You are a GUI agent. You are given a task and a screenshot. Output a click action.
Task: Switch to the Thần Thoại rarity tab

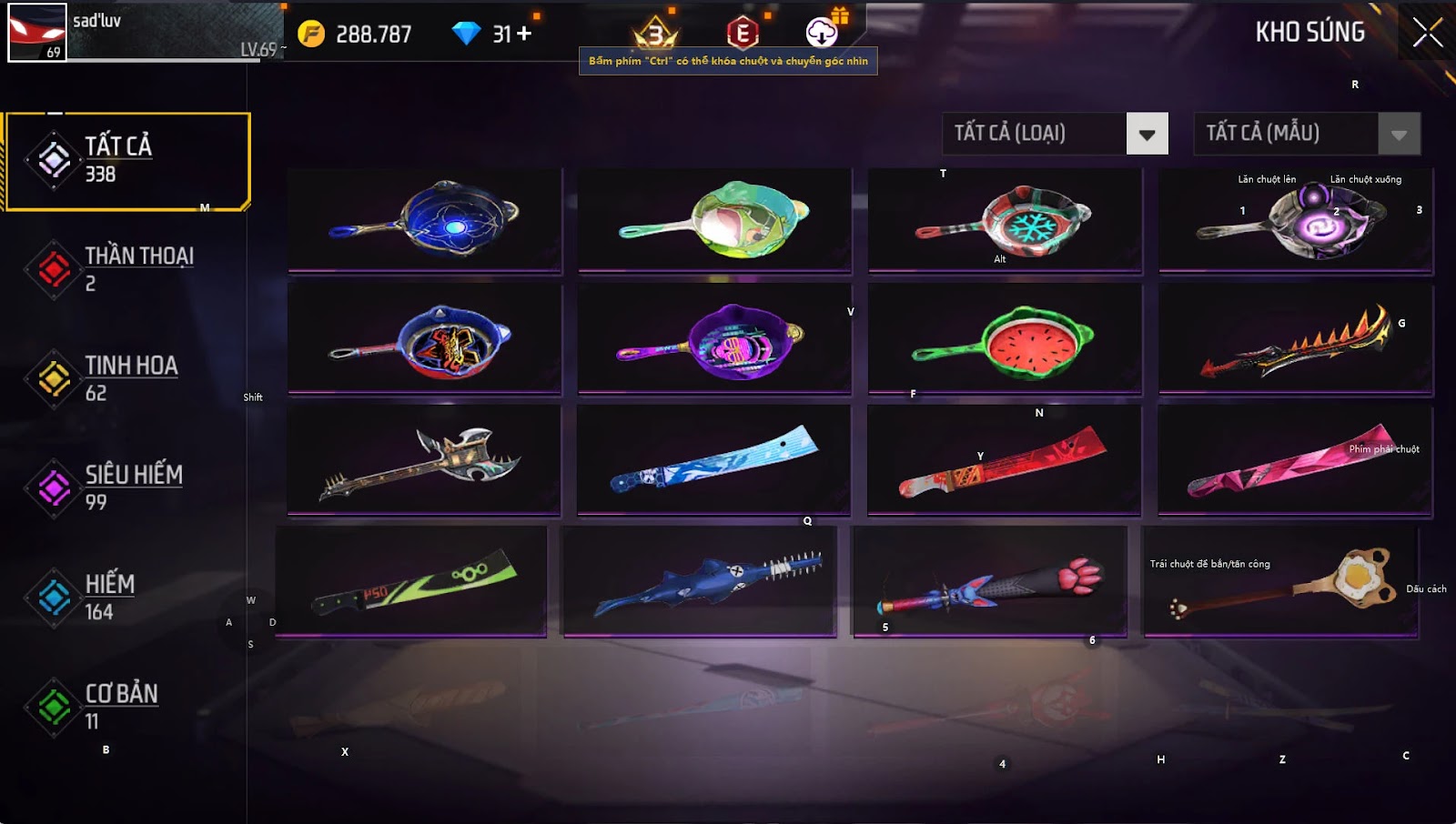(x=127, y=269)
